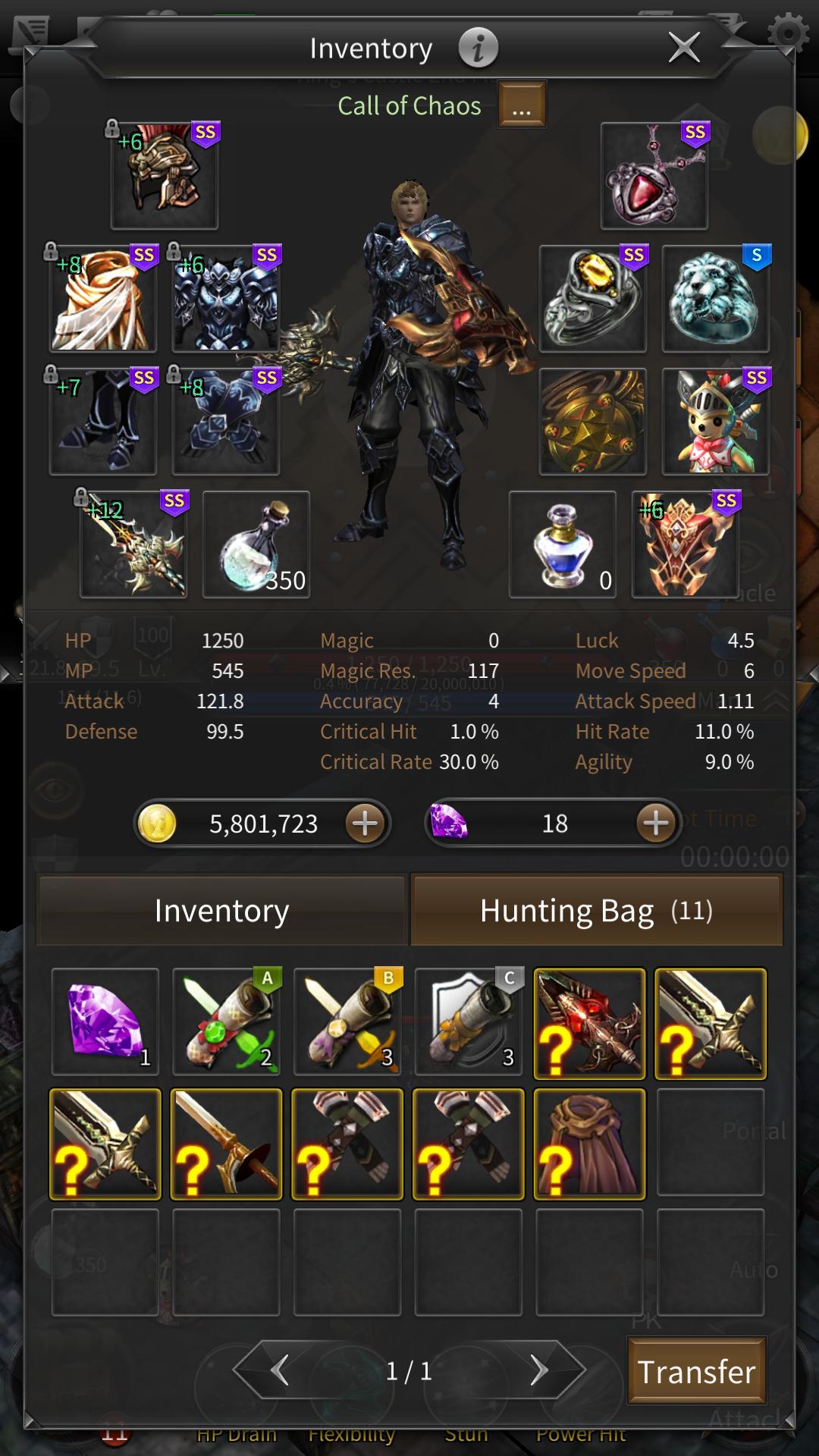The height and width of the screenshot is (1456, 819).
Task: Select the purple diamond item in bag
Action: click(x=105, y=1021)
